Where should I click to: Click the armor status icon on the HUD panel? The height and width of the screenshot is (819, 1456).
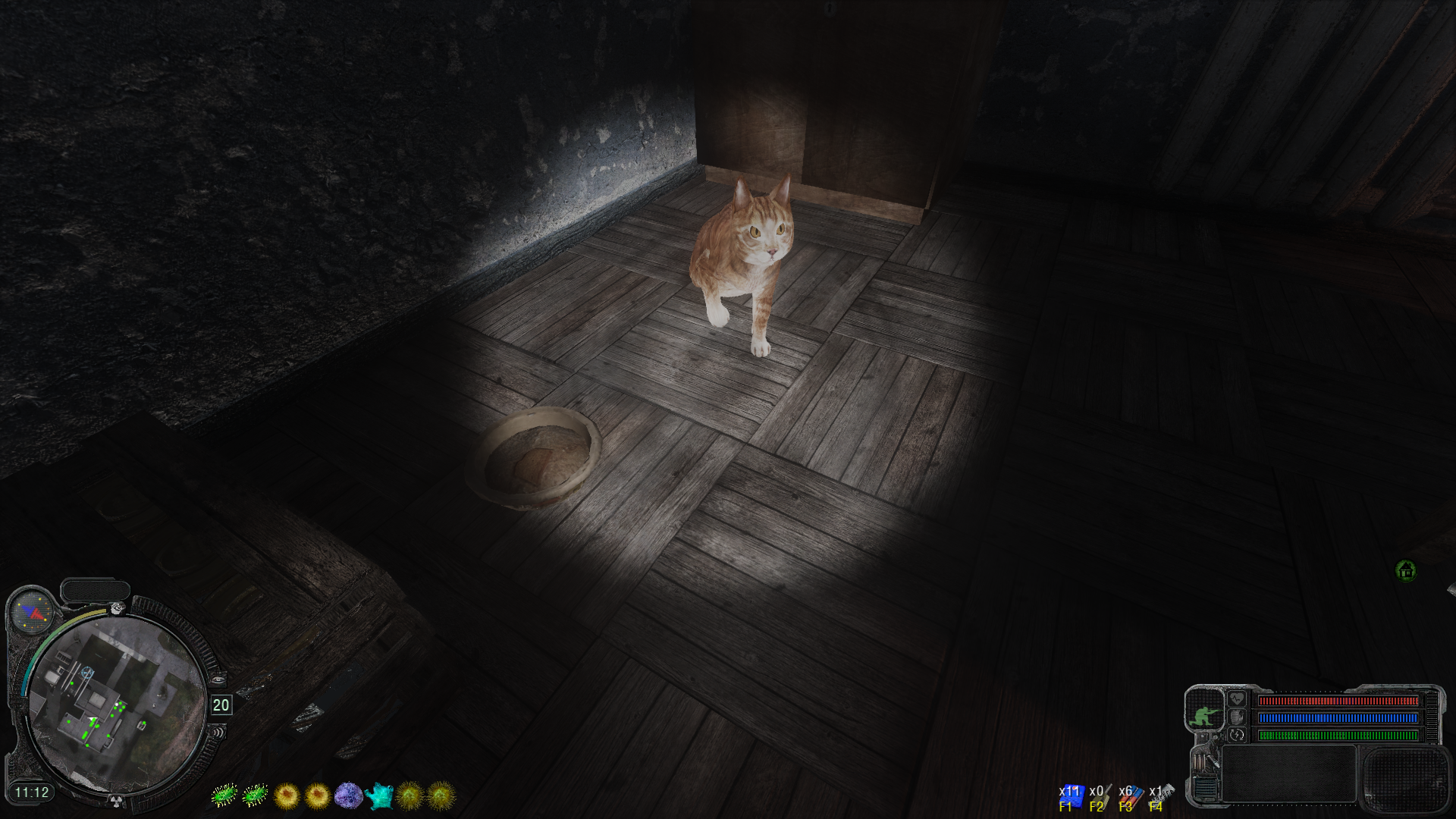pyautogui.click(x=1237, y=717)
